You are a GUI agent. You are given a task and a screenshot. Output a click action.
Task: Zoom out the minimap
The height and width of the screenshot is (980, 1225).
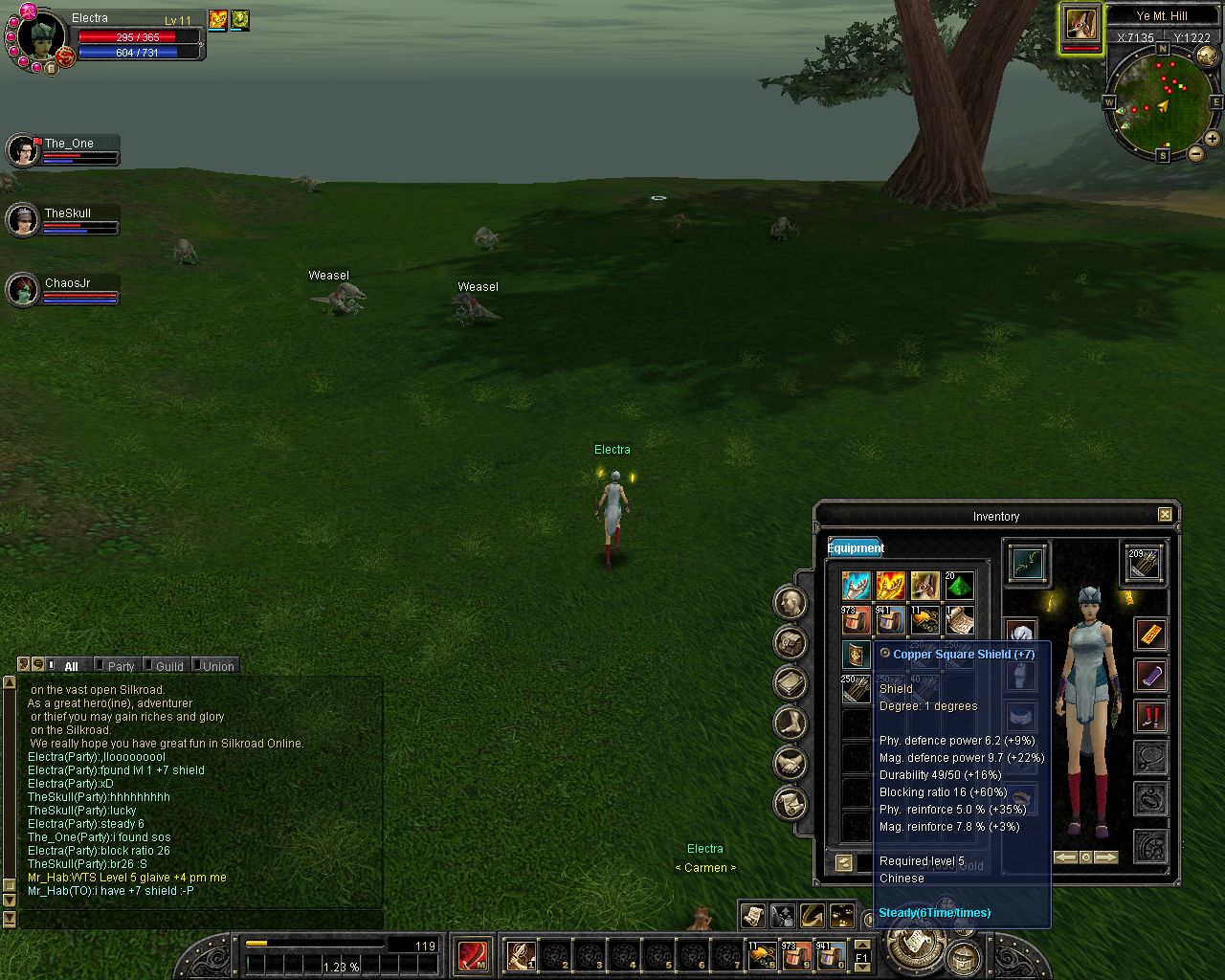(x=1195, y=154)
